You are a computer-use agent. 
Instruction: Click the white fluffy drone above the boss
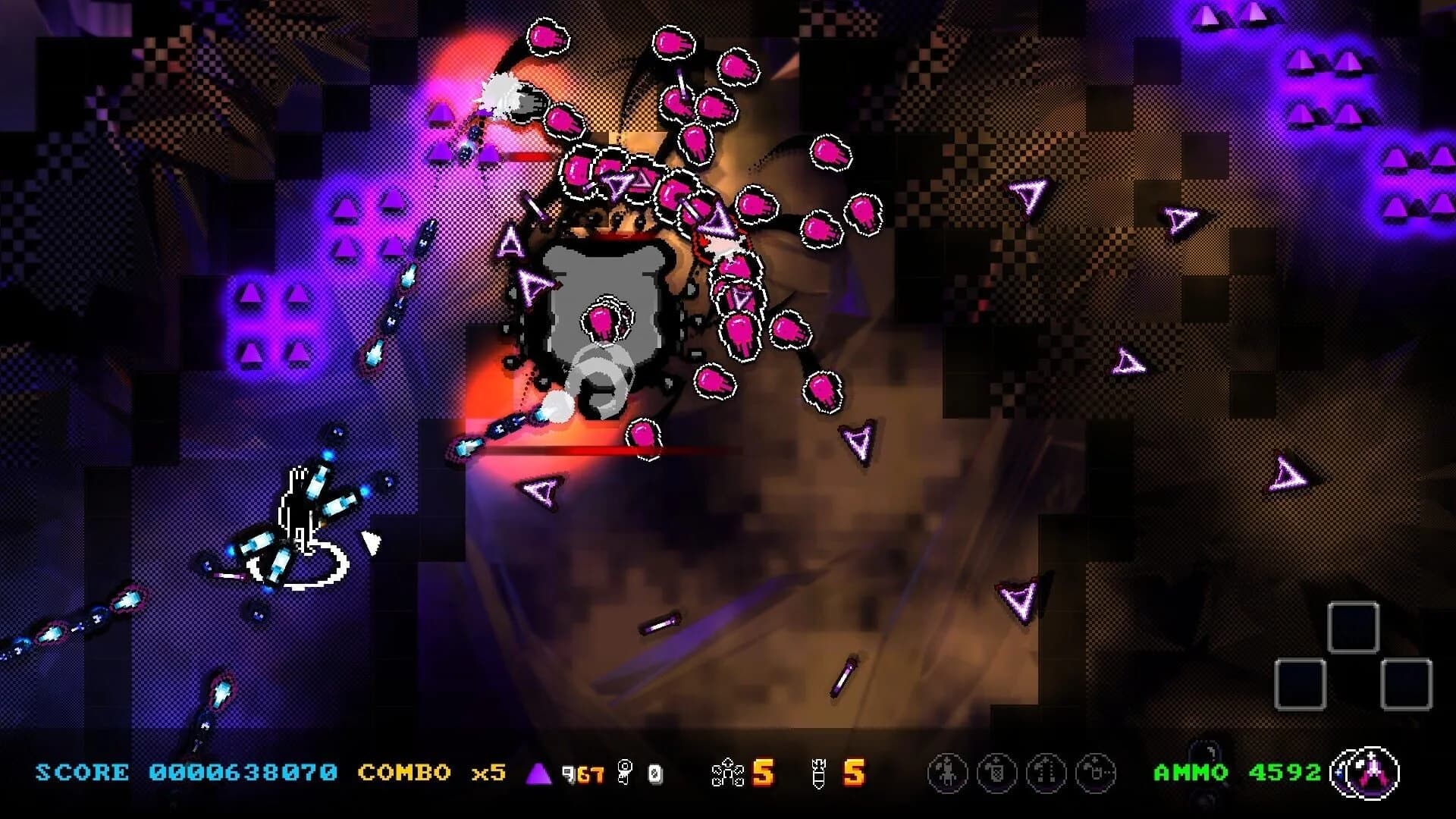point(507,91)
